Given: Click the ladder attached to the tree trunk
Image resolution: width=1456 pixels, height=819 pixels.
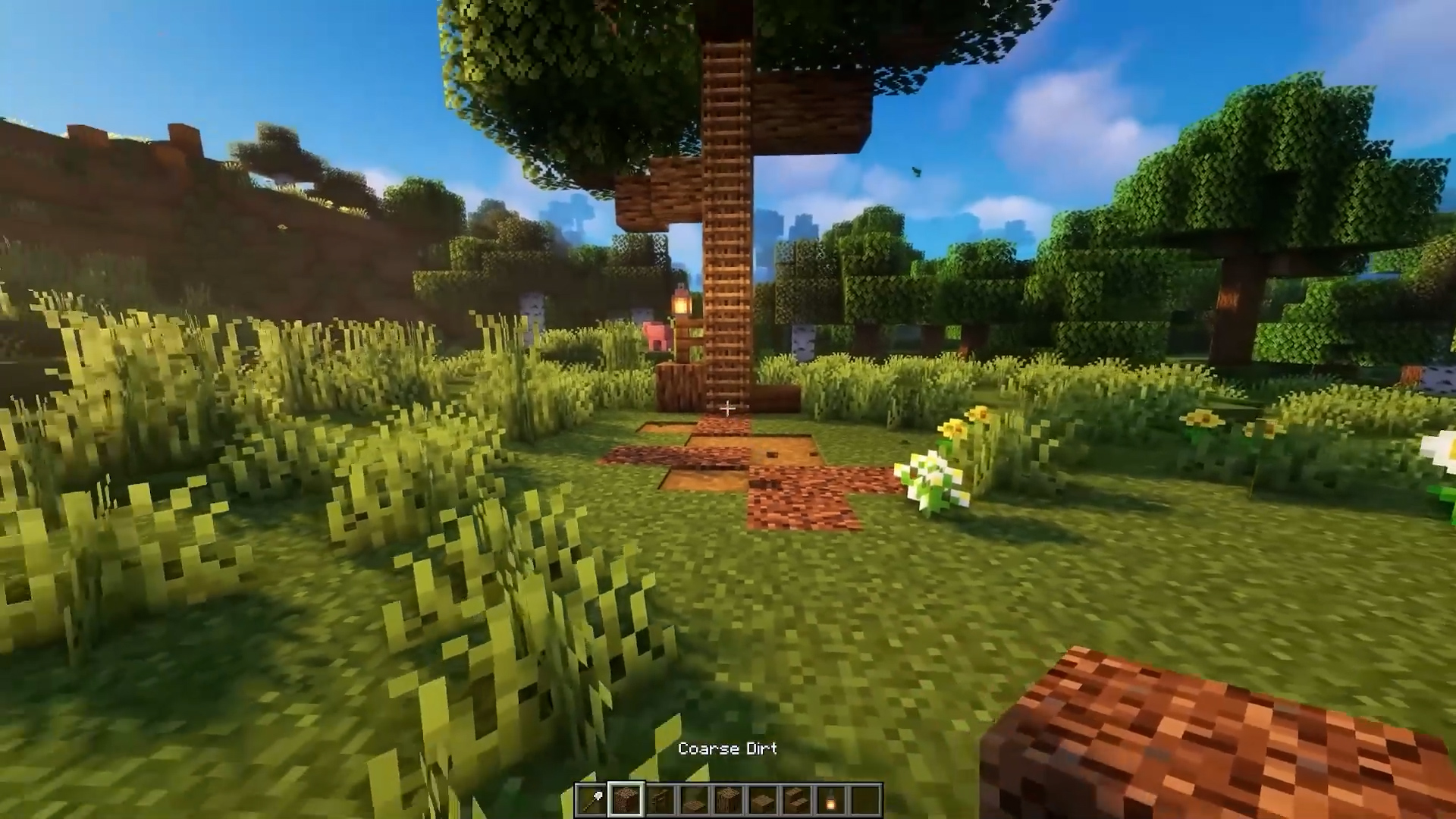Looking at the screenshot, I should (x=724, y=227).
